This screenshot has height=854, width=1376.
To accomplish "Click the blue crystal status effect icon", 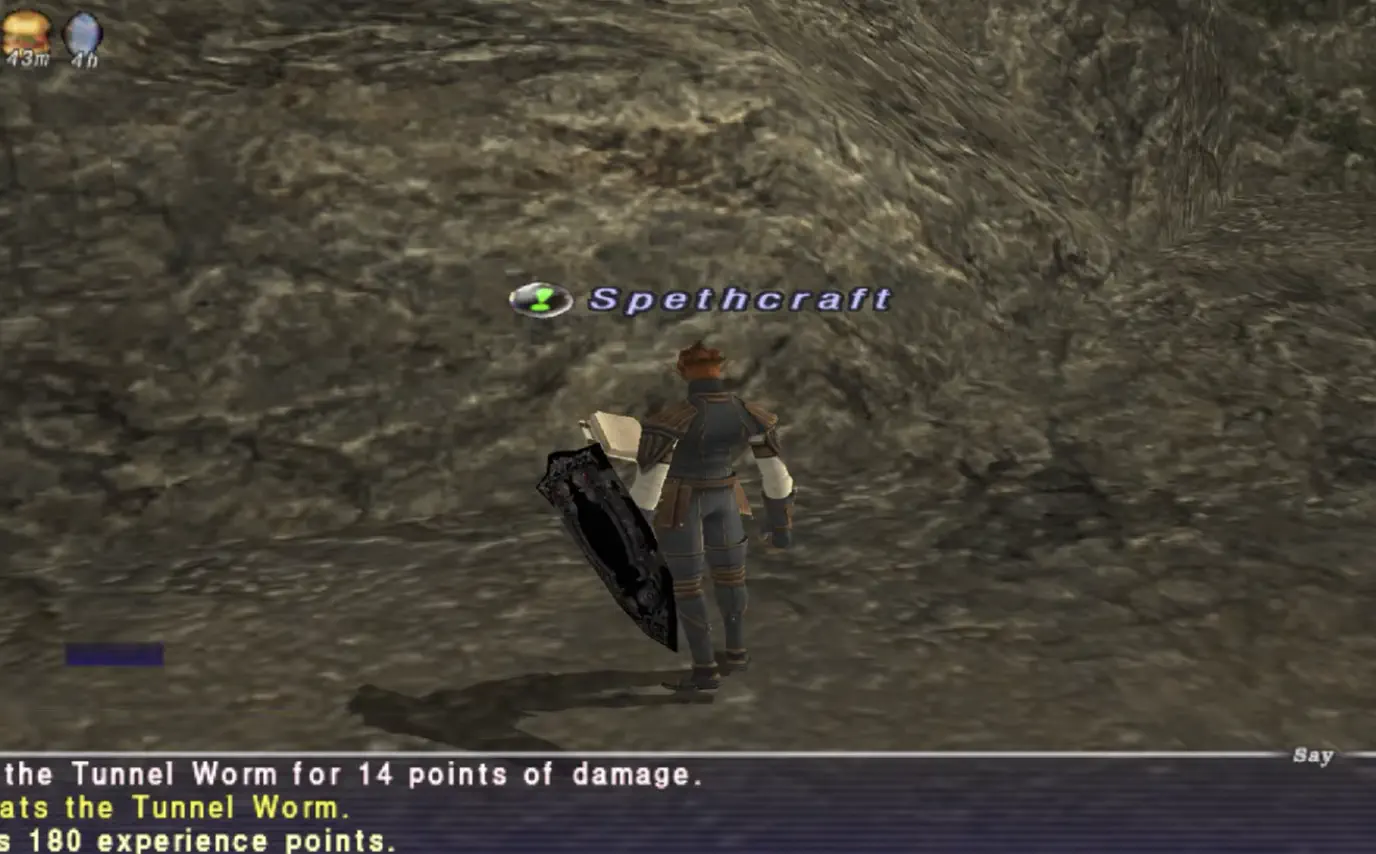I will [x=80, y=30].
